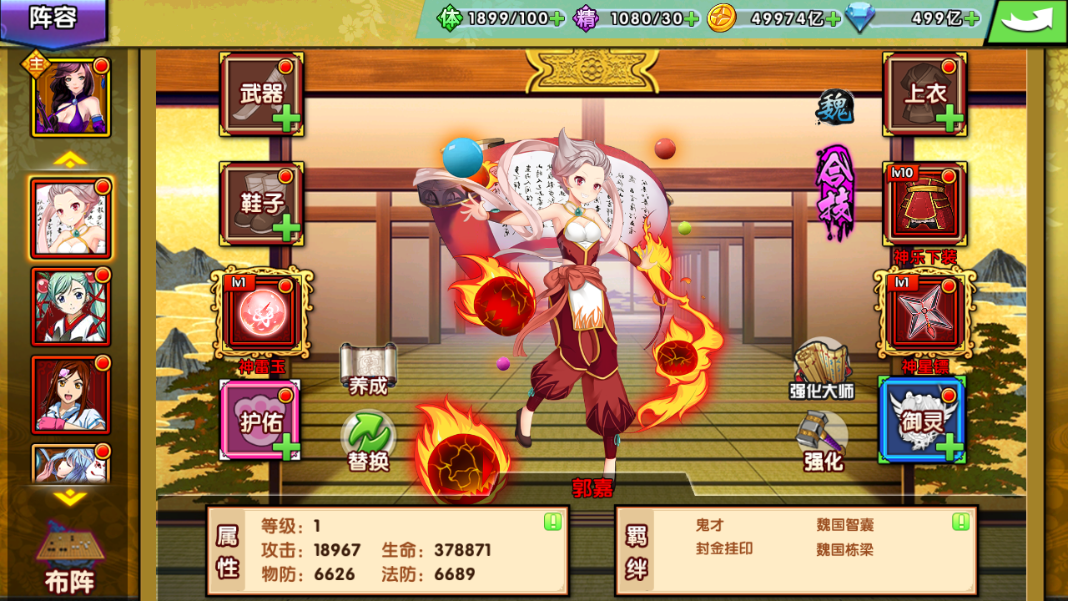This screenshot has width=1068, height=601.
Task: Open the empty 武器 weapon slot
Action: pyautogui.click(x=261, y=94)
